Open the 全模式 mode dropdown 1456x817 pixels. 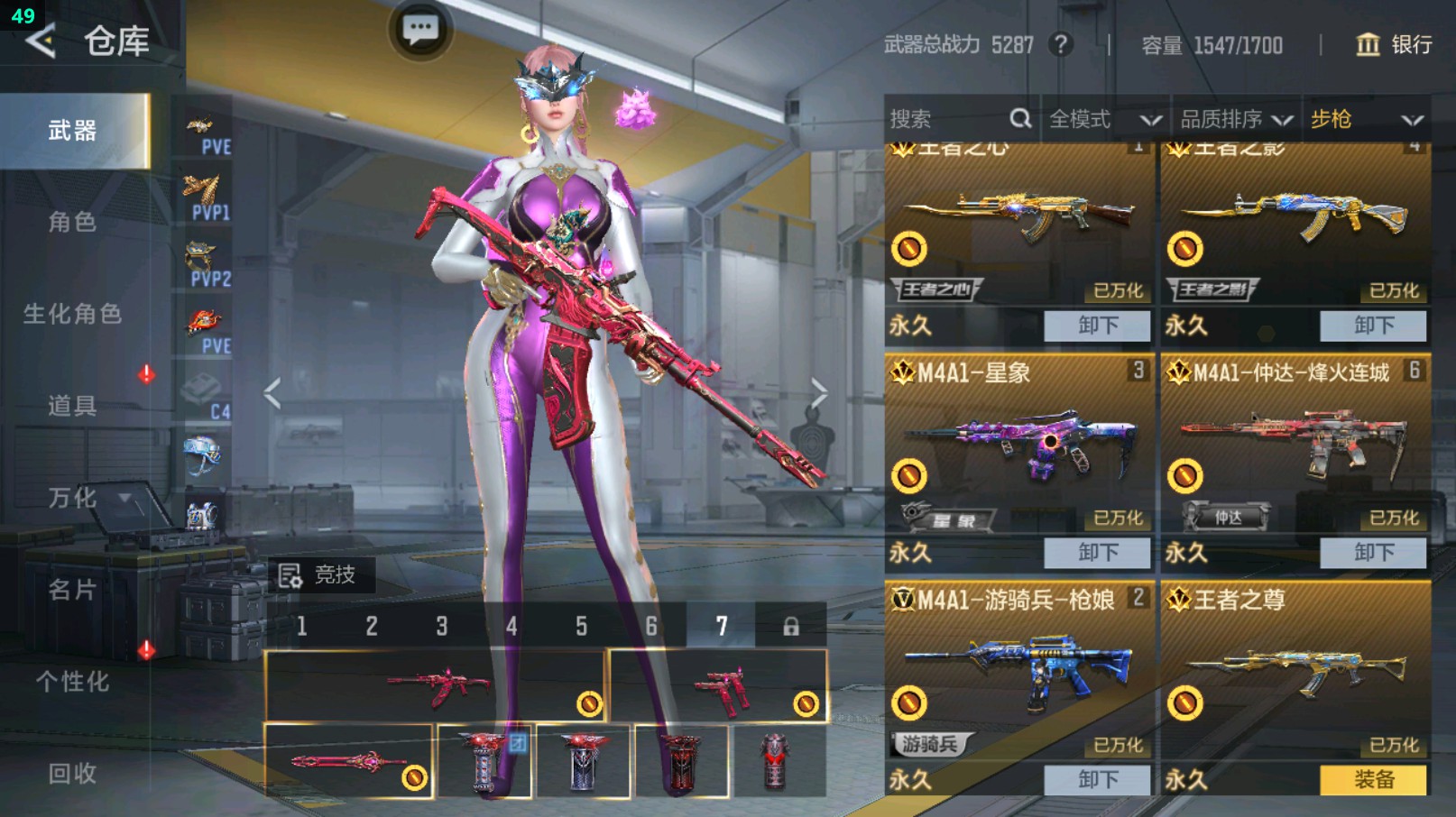coord(1104,119)
